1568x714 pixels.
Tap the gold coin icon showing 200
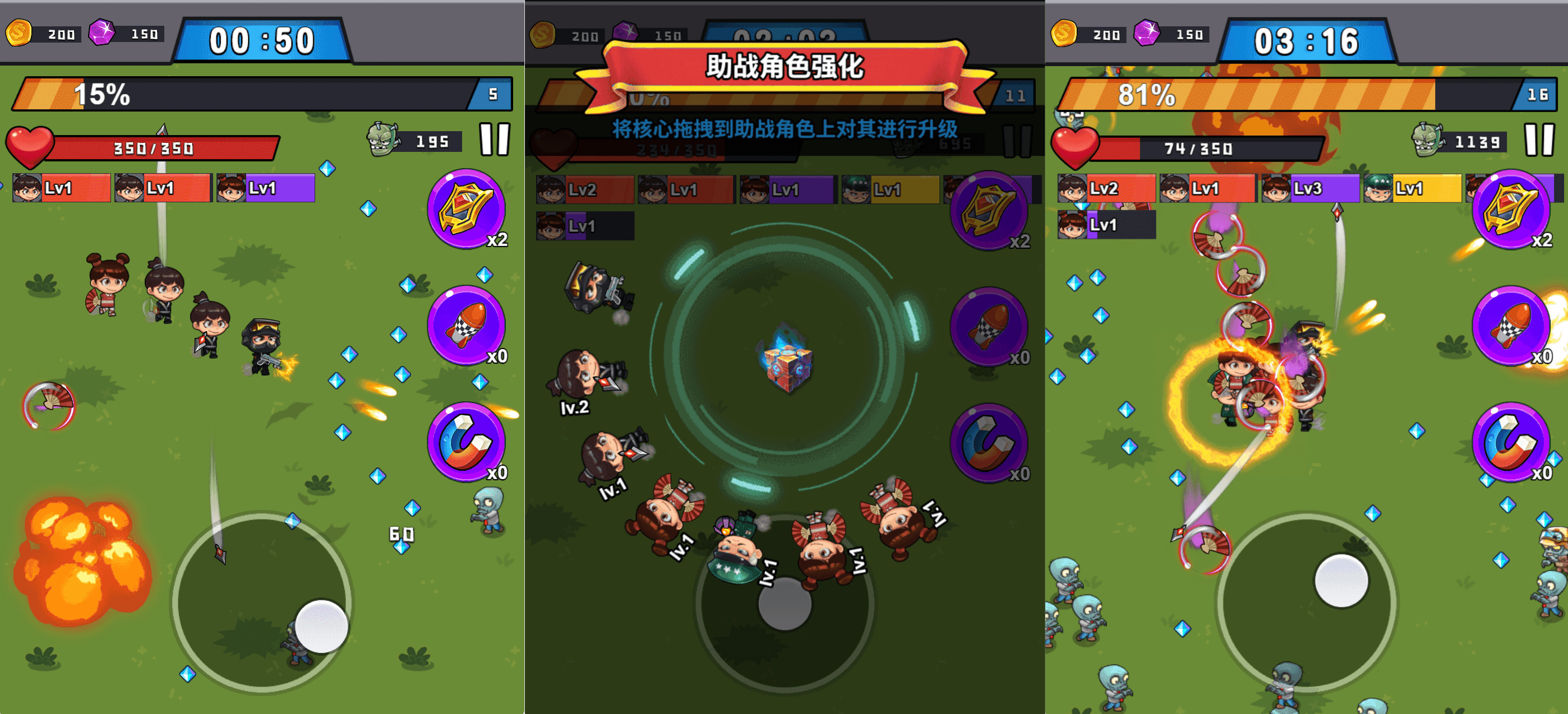[x=19, y=35]
